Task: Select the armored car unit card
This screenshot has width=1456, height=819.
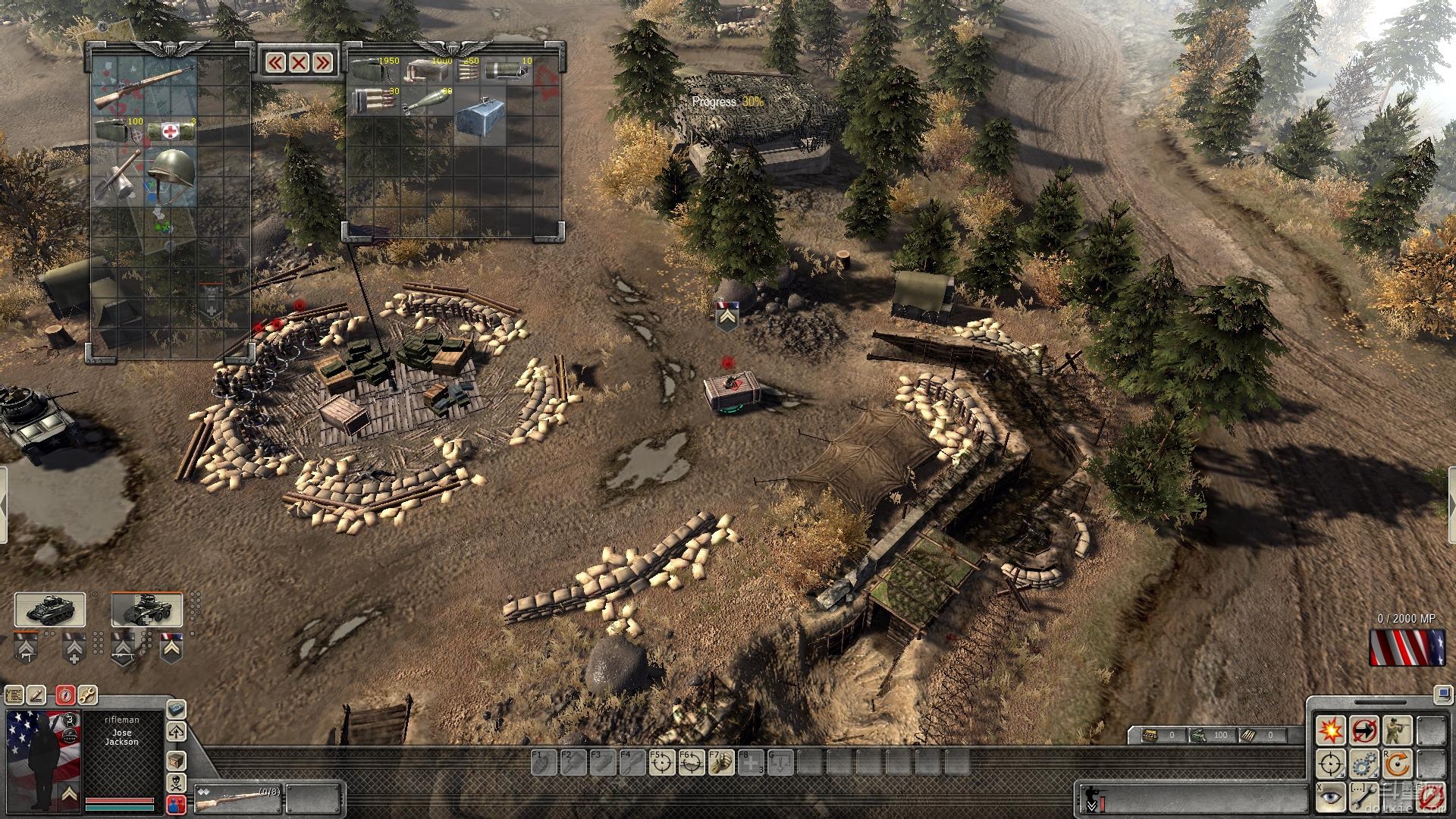Action: (x=147, y=610)
